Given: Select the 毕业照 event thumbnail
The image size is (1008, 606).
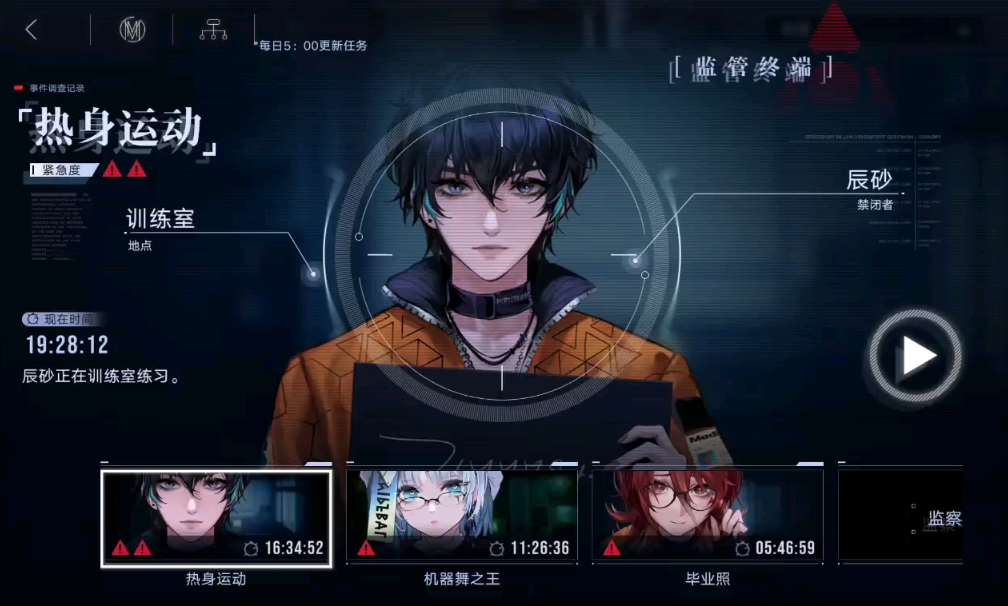Looking at the screenshot, I should click(x=707, y=516).
